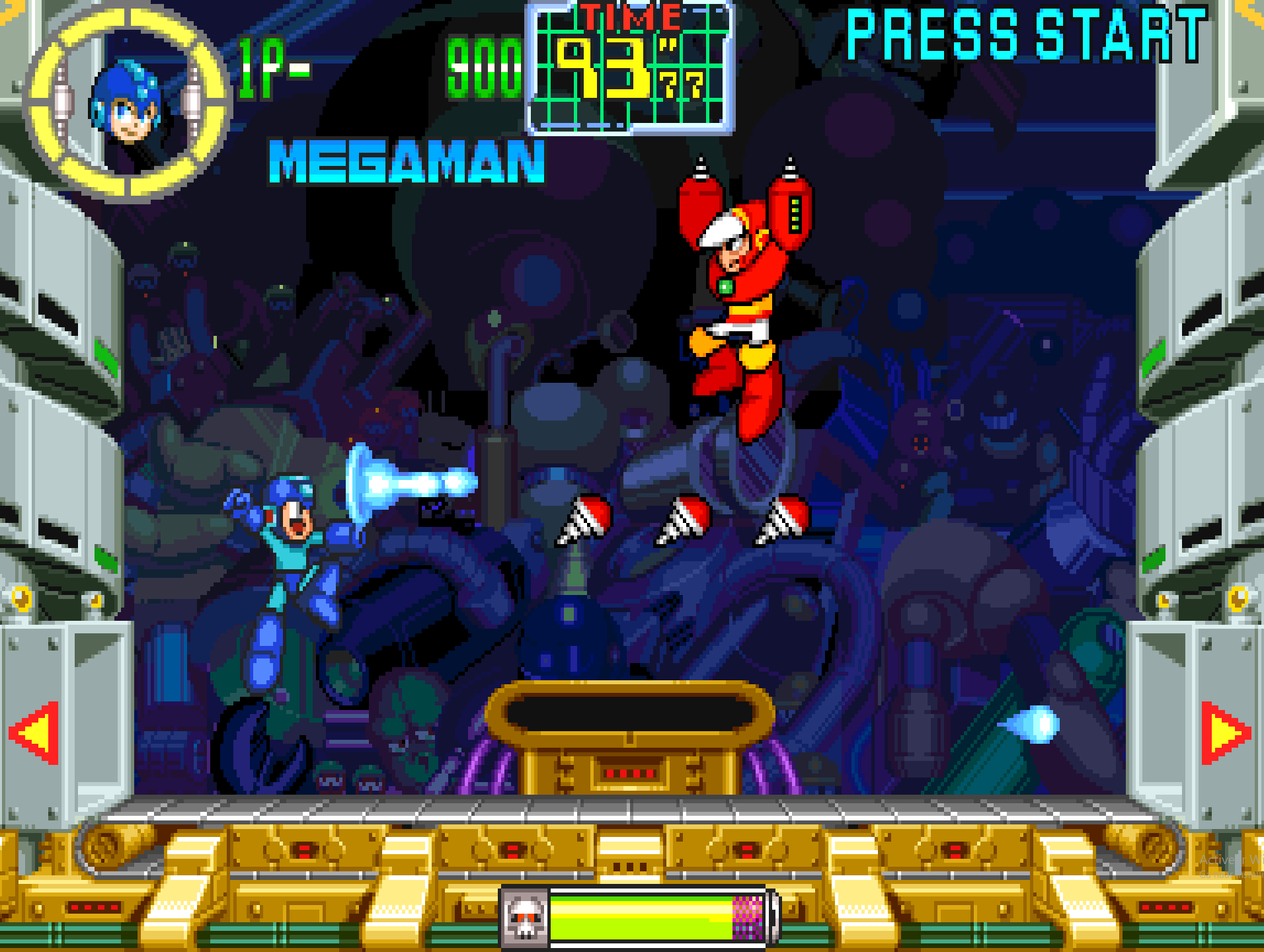Click the red right arrow indicator

tap(1224, 733)
